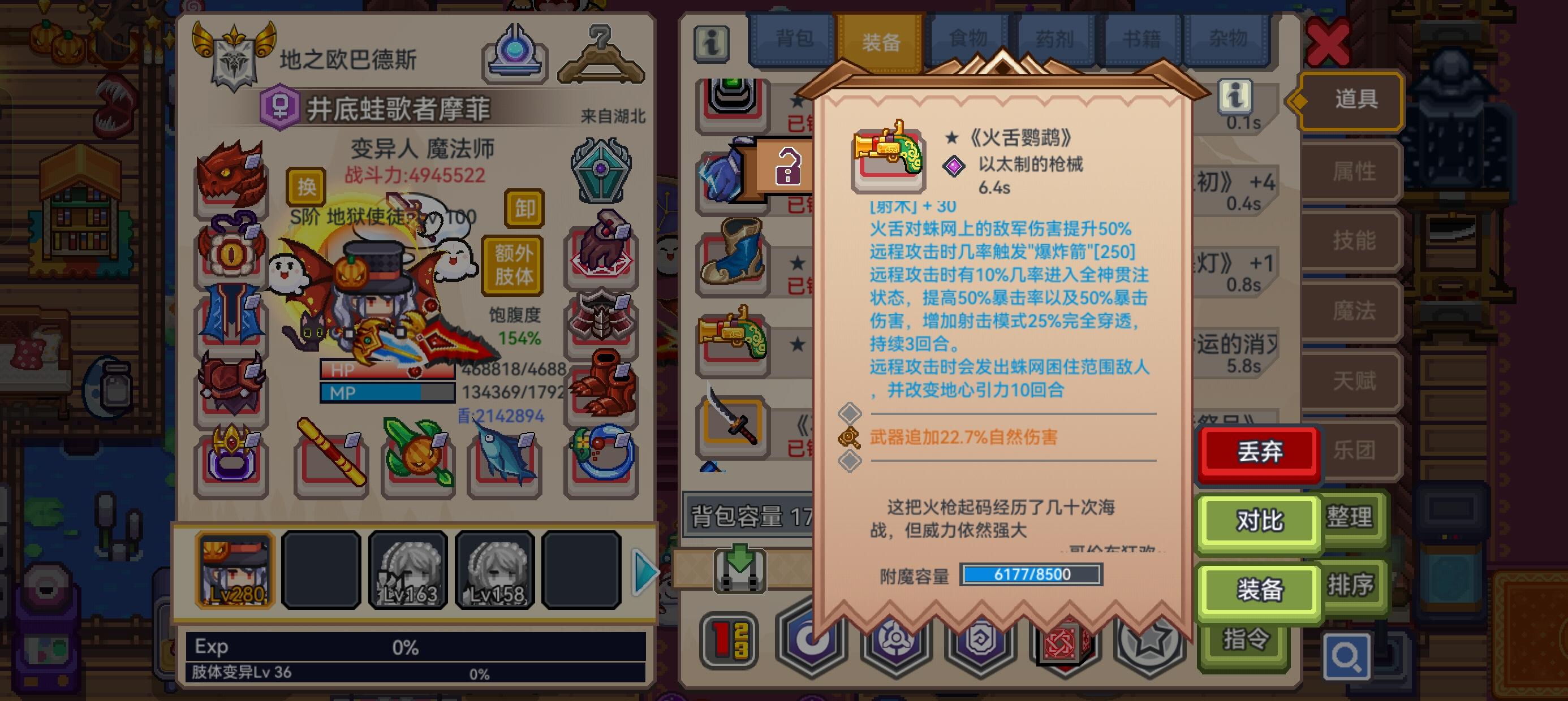Switch to the 食物 tab
Screen dimensions: 1568x701
[x=969, y=38]
